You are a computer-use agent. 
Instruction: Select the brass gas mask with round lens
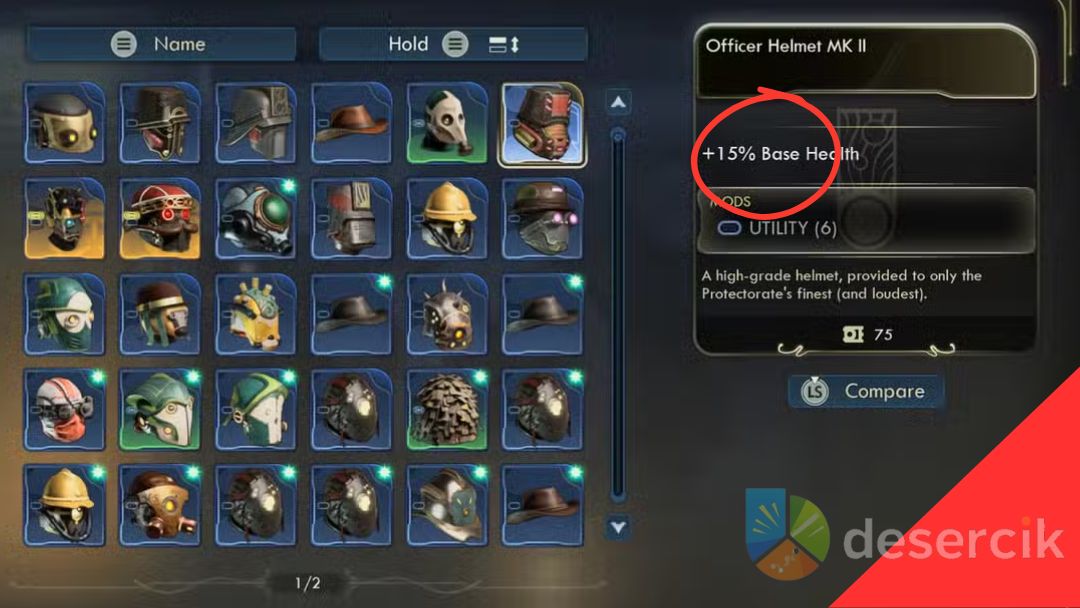click(160, 503)
